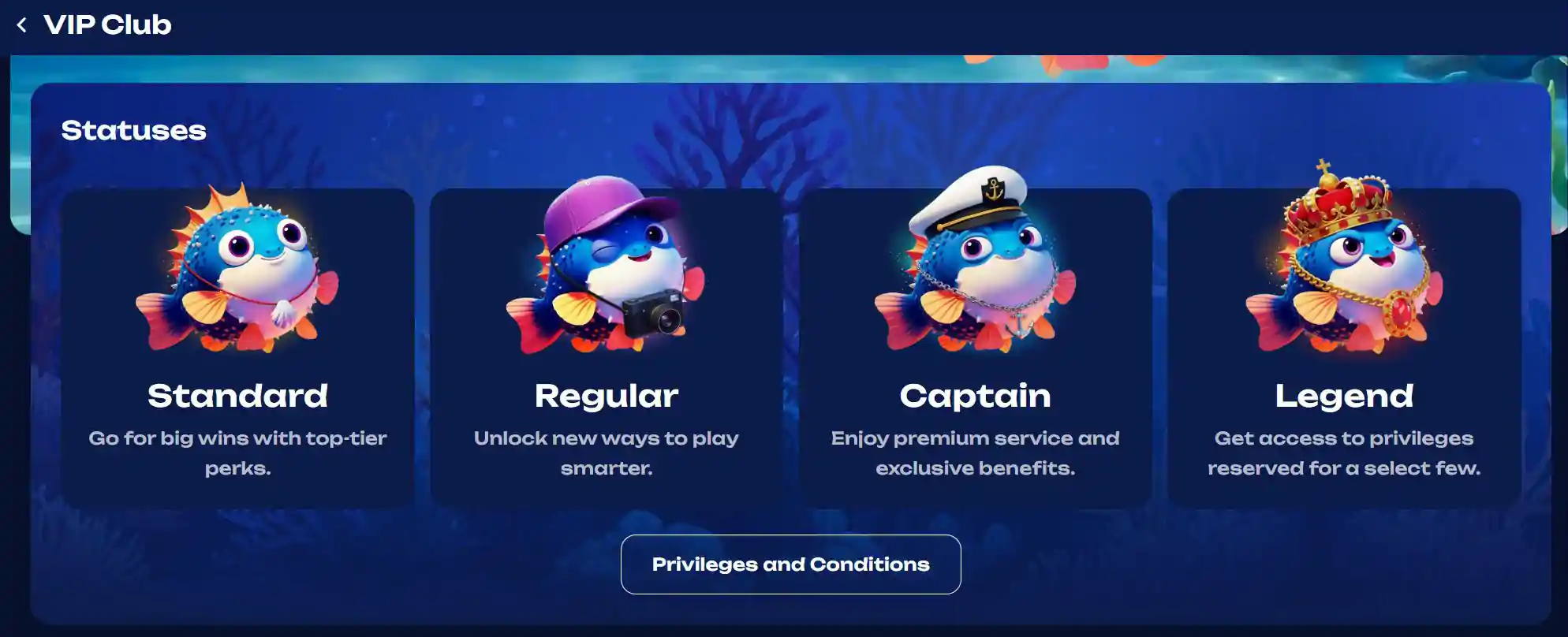Viewport: 1568px width, 637px height.
Task: Pick the Captain status card
Action: (975, 348)
